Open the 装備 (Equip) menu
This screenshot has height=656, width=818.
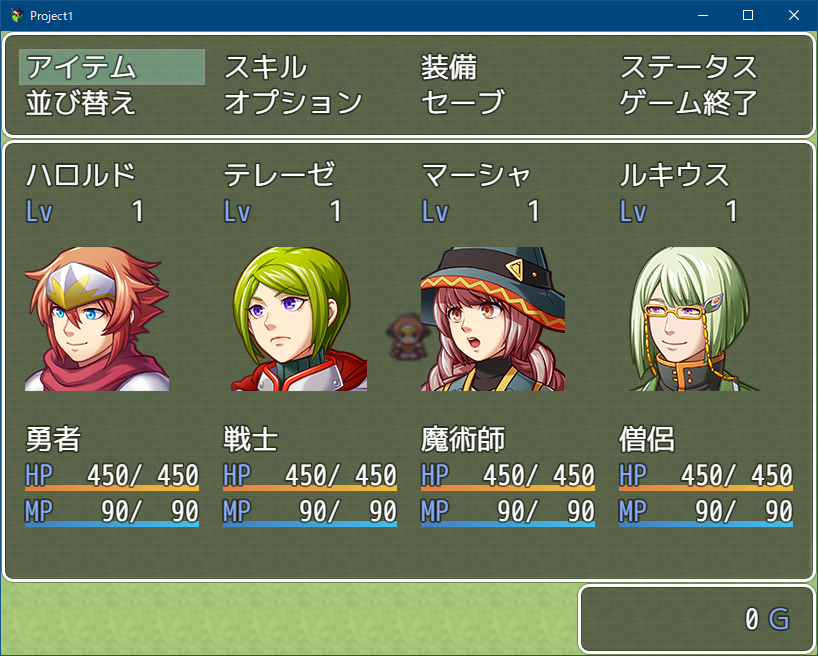click(x=449, y=67)
